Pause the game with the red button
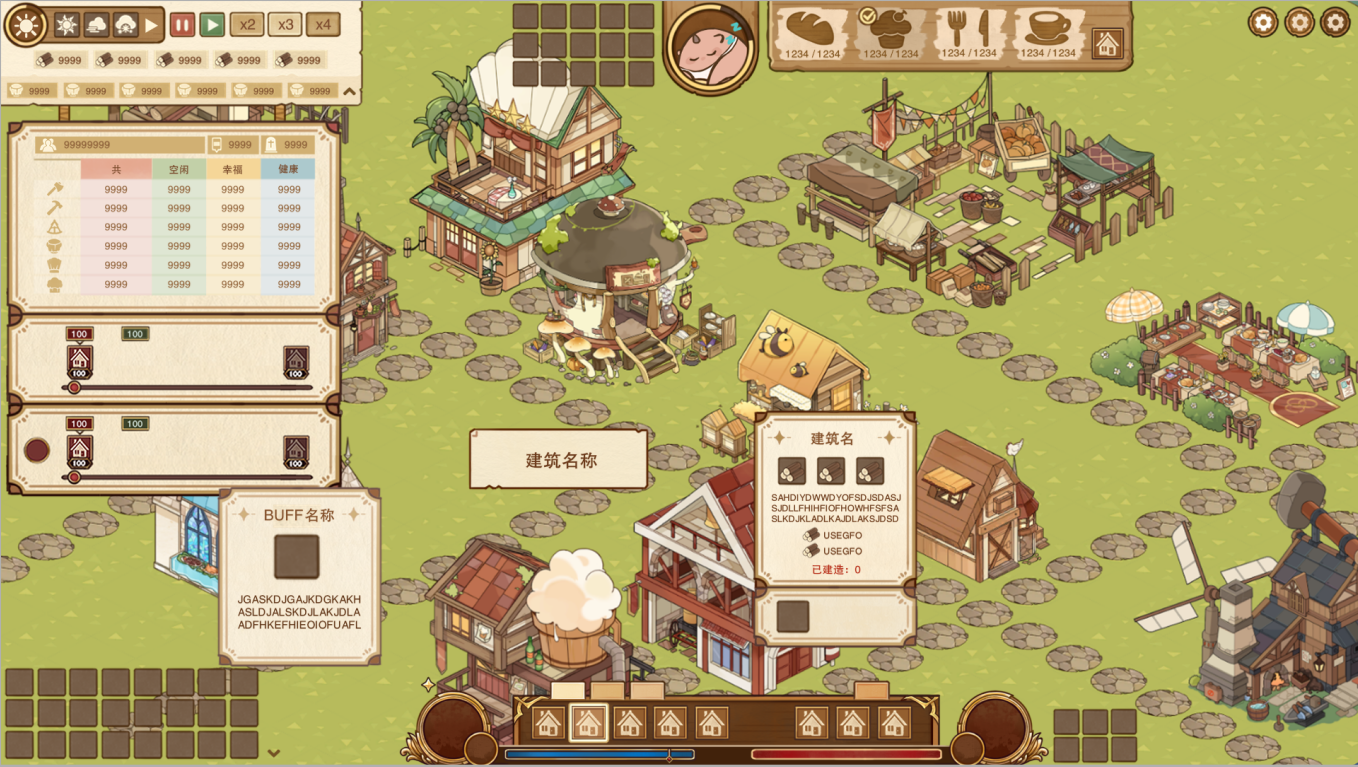1358x767 pixels. coord(182,25)
